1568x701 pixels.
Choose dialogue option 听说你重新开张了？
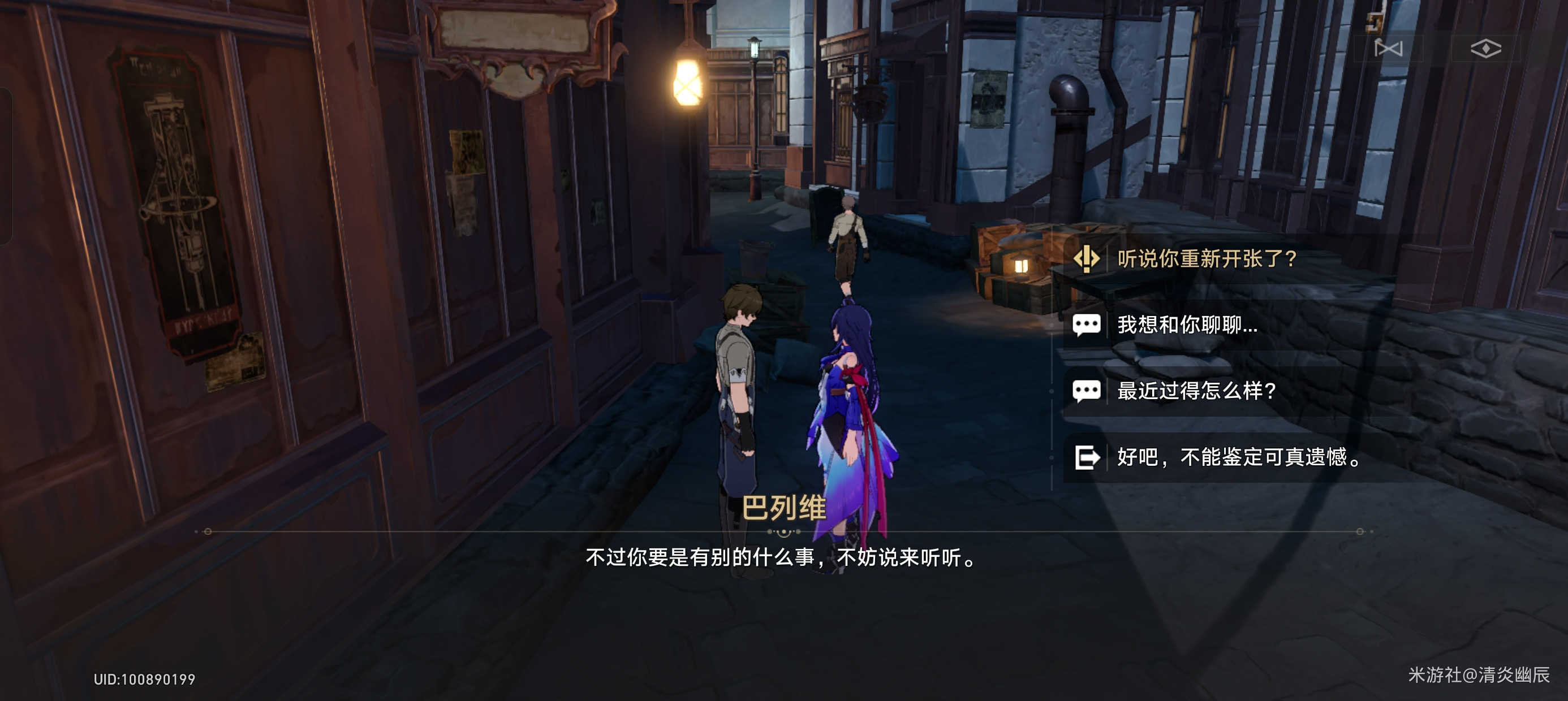point(1207,259)
